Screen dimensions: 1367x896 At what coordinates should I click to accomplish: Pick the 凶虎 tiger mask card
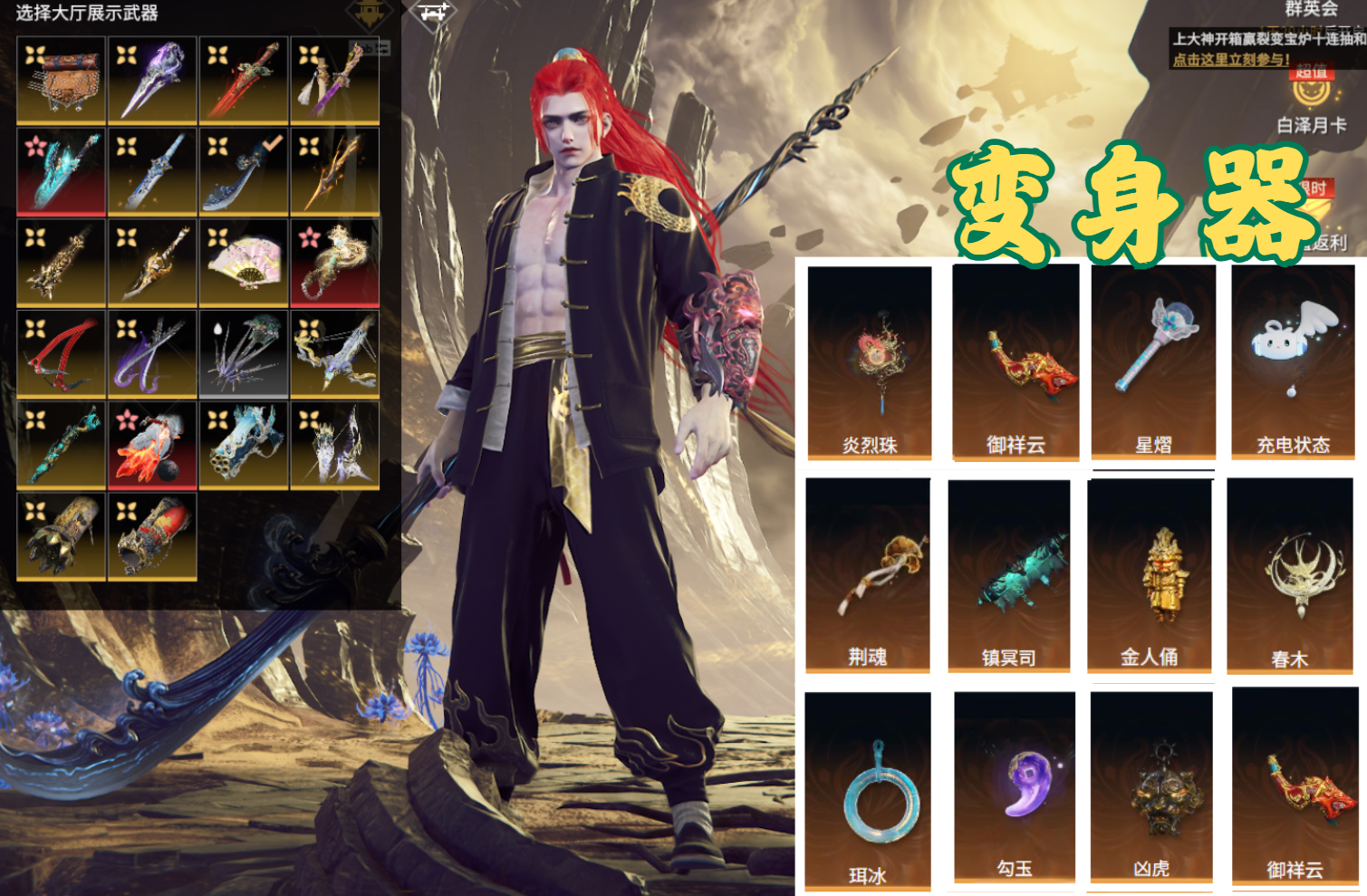point(1151,786)
